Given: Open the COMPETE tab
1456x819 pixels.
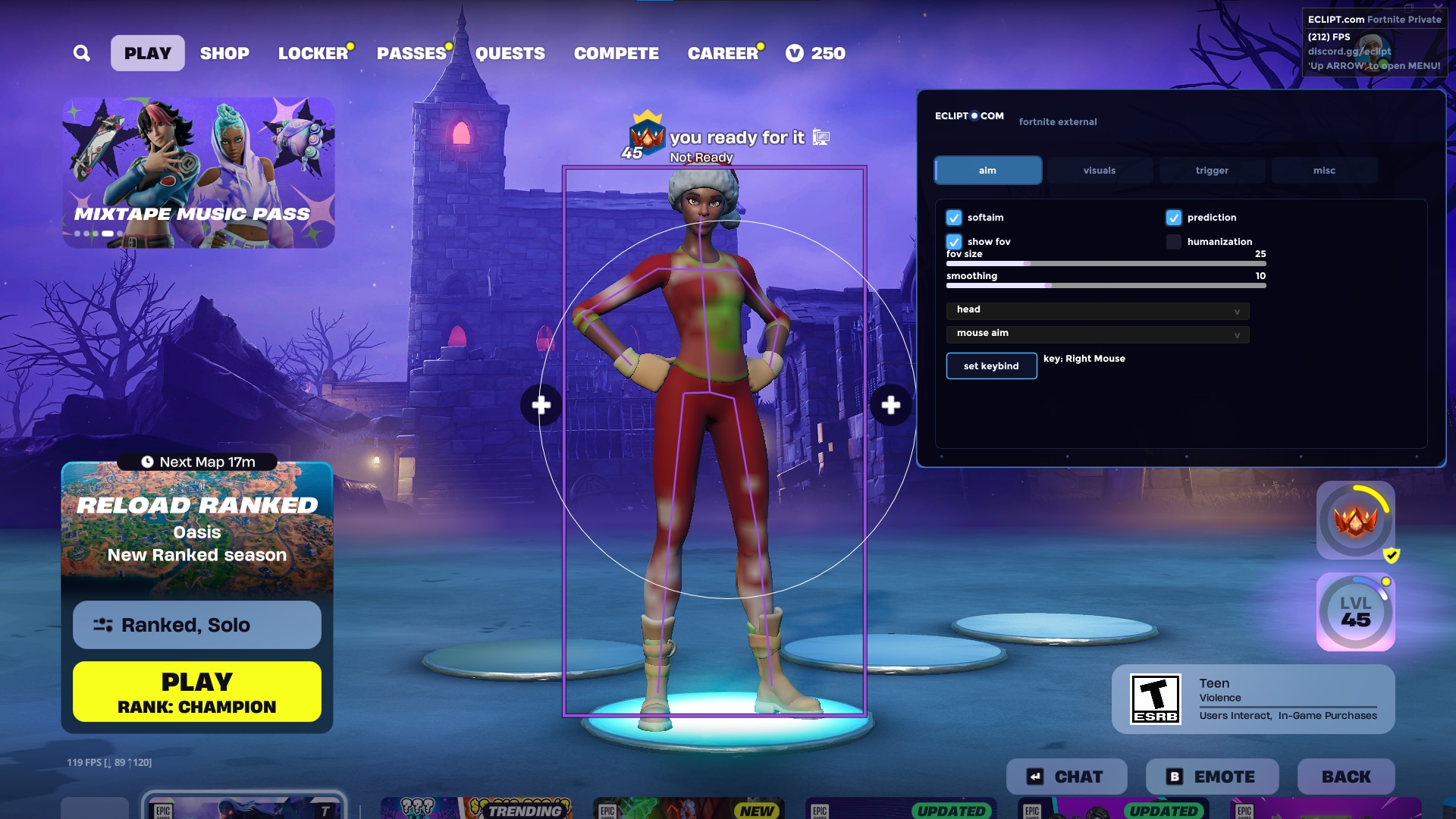Looking at the screenshot, I should click(616, 53).
